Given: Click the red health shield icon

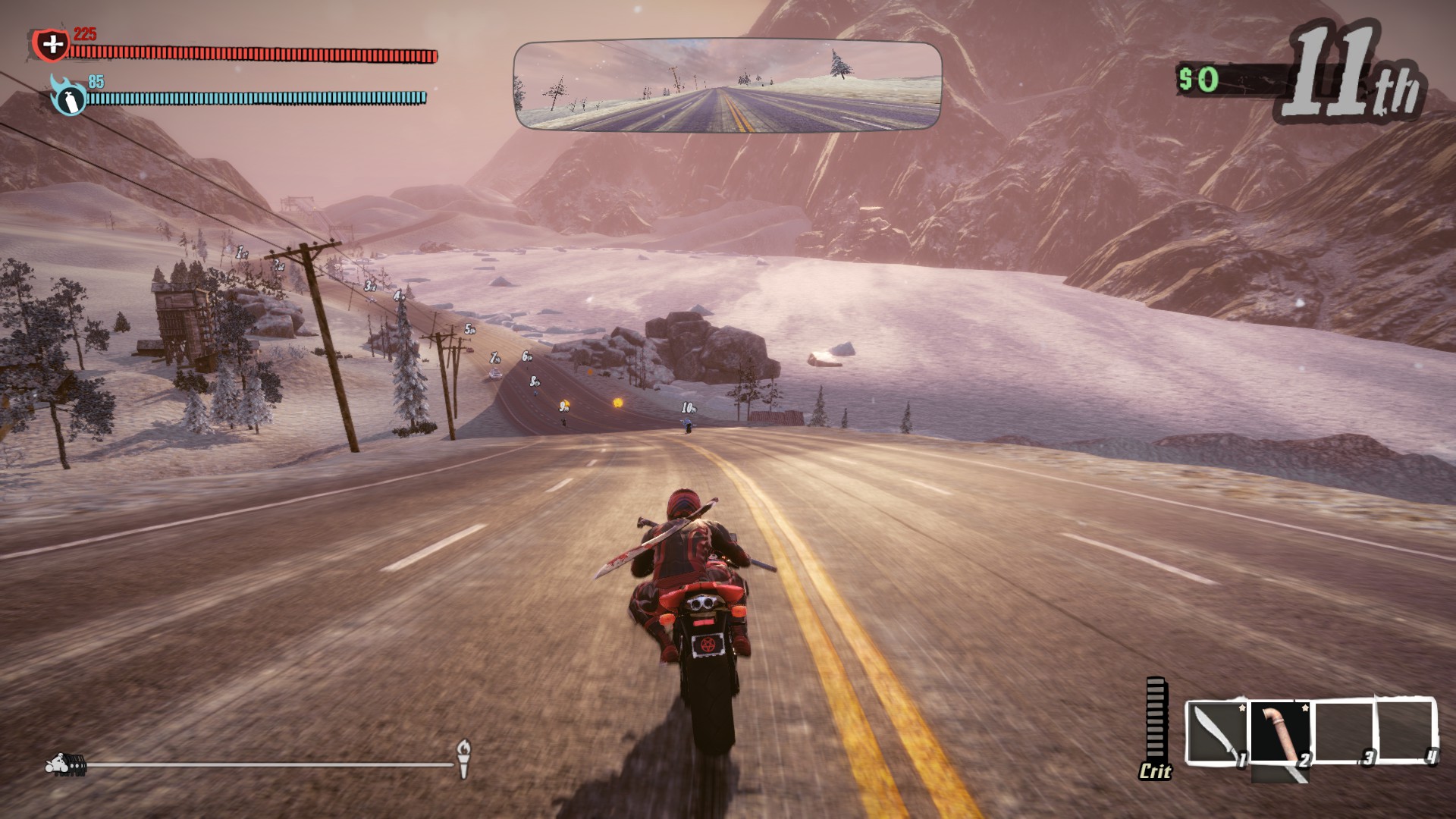Looking at the screenshot, I should [x=52, y=45].
